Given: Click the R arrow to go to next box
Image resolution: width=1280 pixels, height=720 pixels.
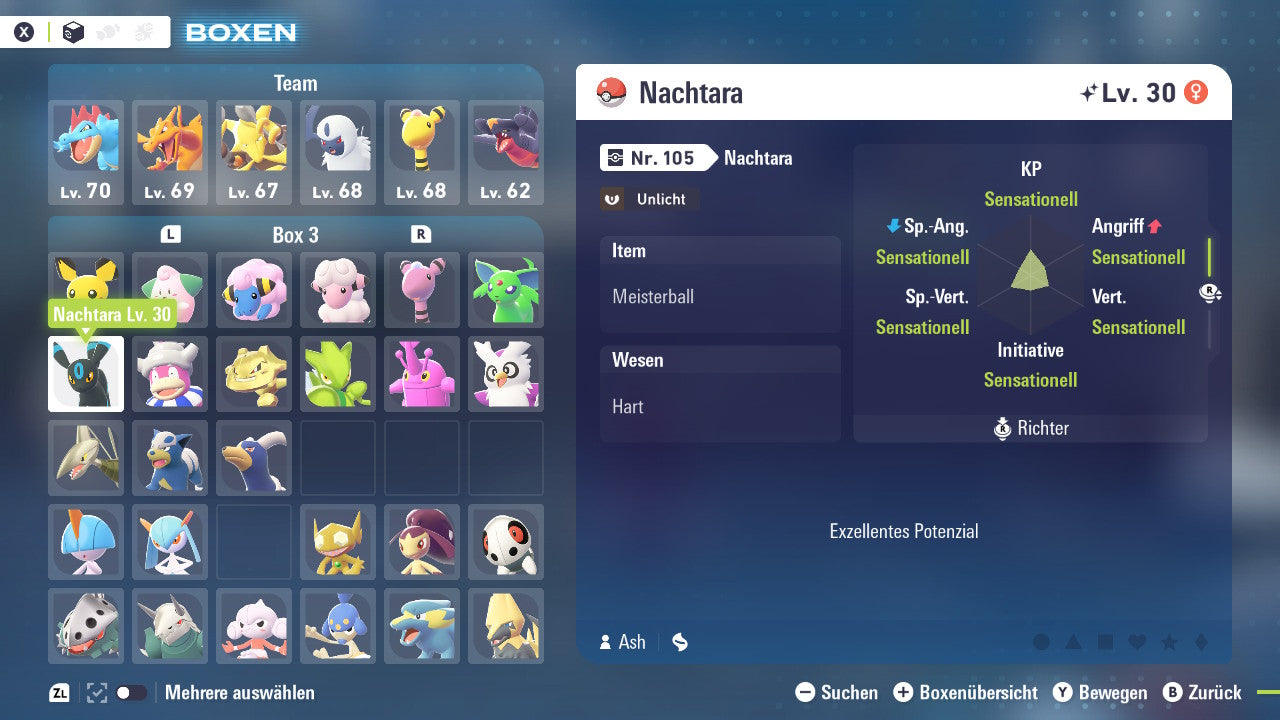Looking at the screenshot, I should 422,233.
